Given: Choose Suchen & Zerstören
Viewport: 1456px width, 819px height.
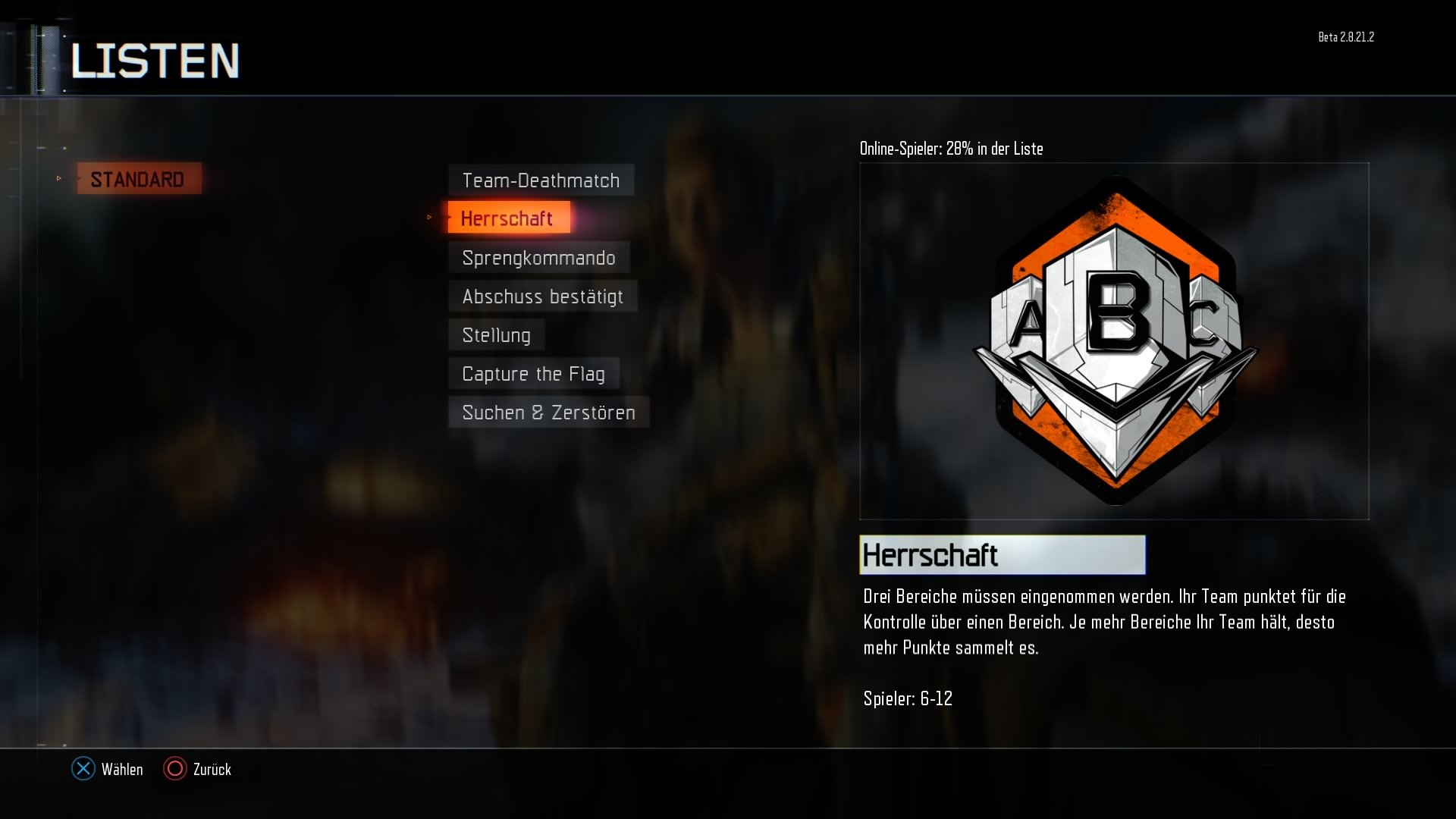Looking at the screenshot, I should pyautogui.click(x=548, y=412).
